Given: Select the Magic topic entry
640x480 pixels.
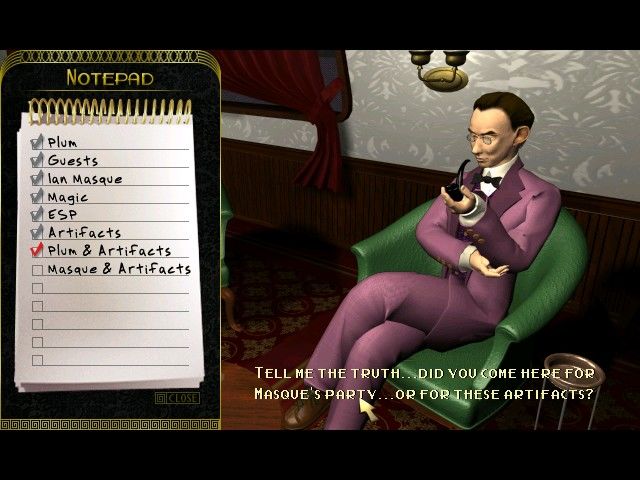Looking at the screenshot, I should (x=67, y=197).
